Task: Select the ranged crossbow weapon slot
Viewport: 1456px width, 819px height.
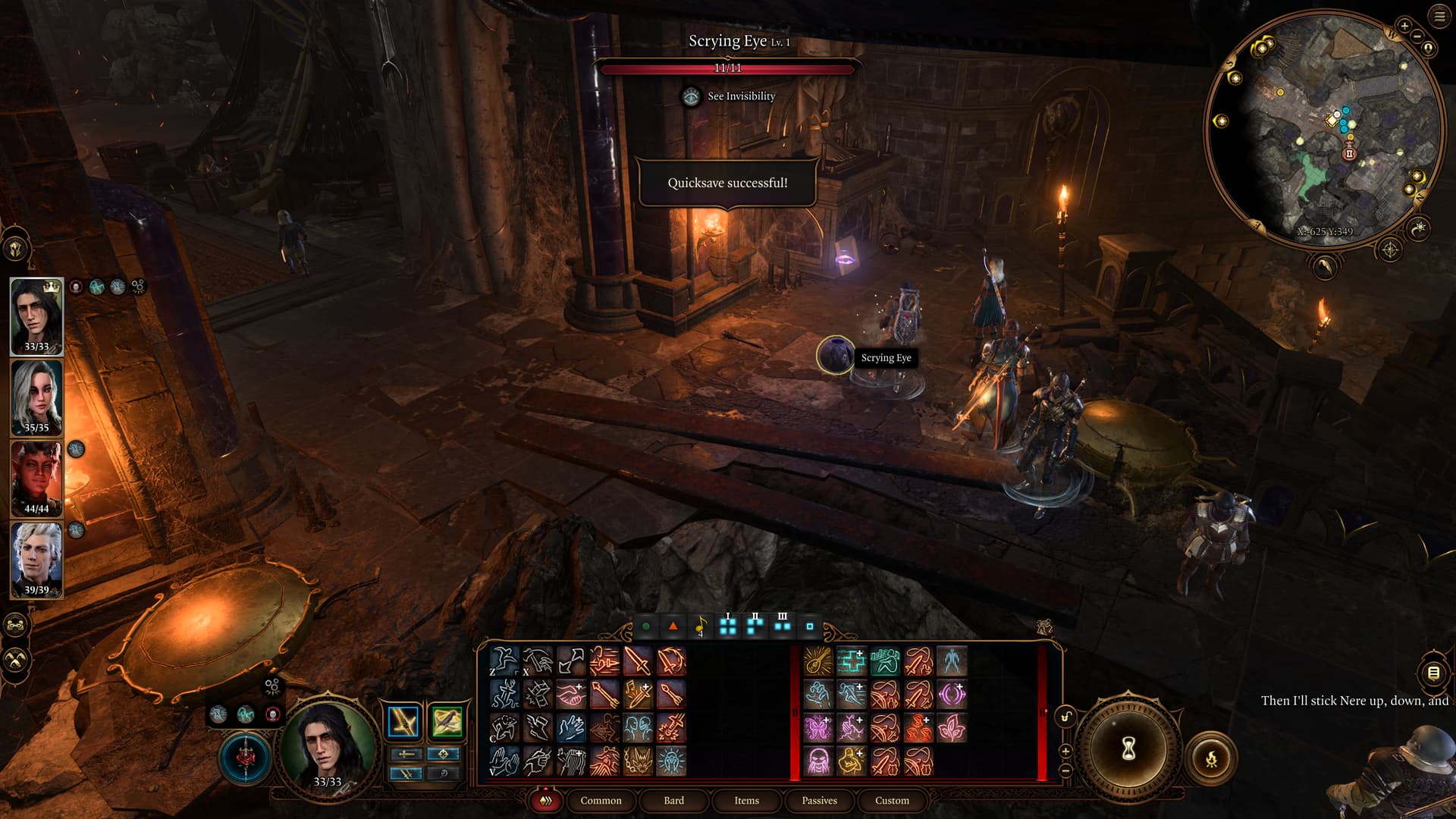Action: [x=447, y=721]
